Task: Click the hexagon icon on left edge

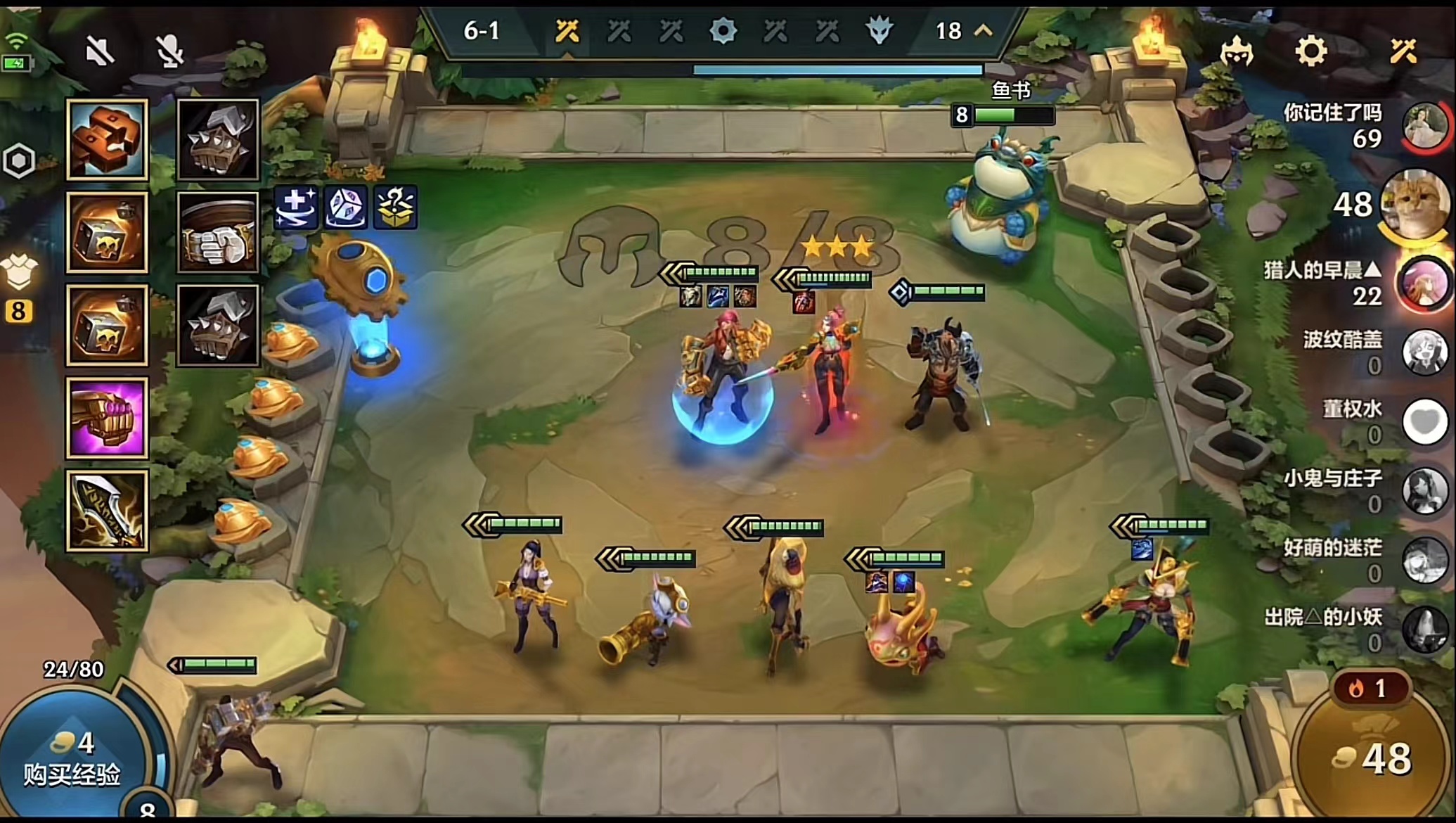Action: click(x=19, y=161)
